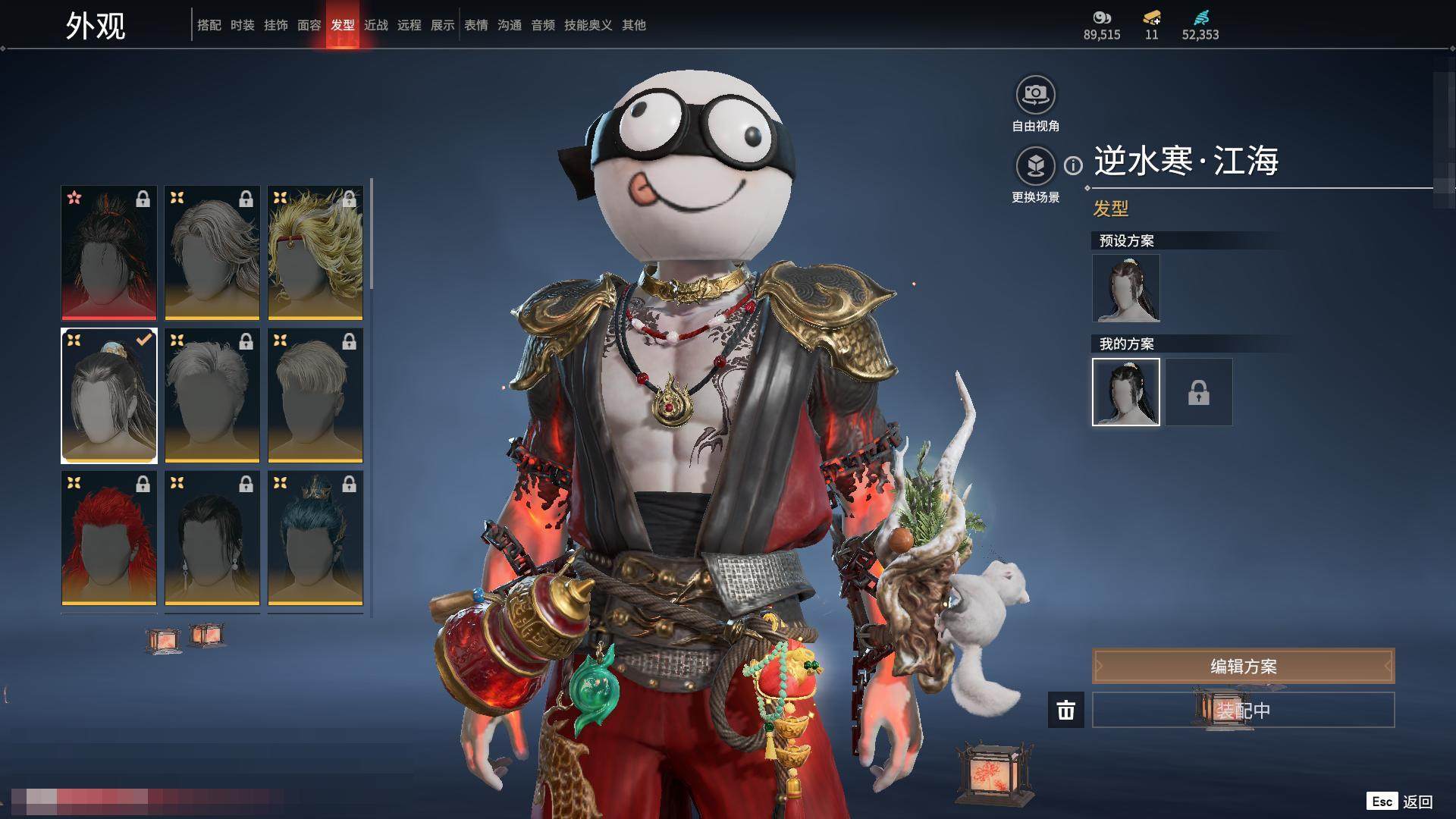1456x819 pixels.
Task: Open the 技能奥义 tab
Action: pos(588,25)
